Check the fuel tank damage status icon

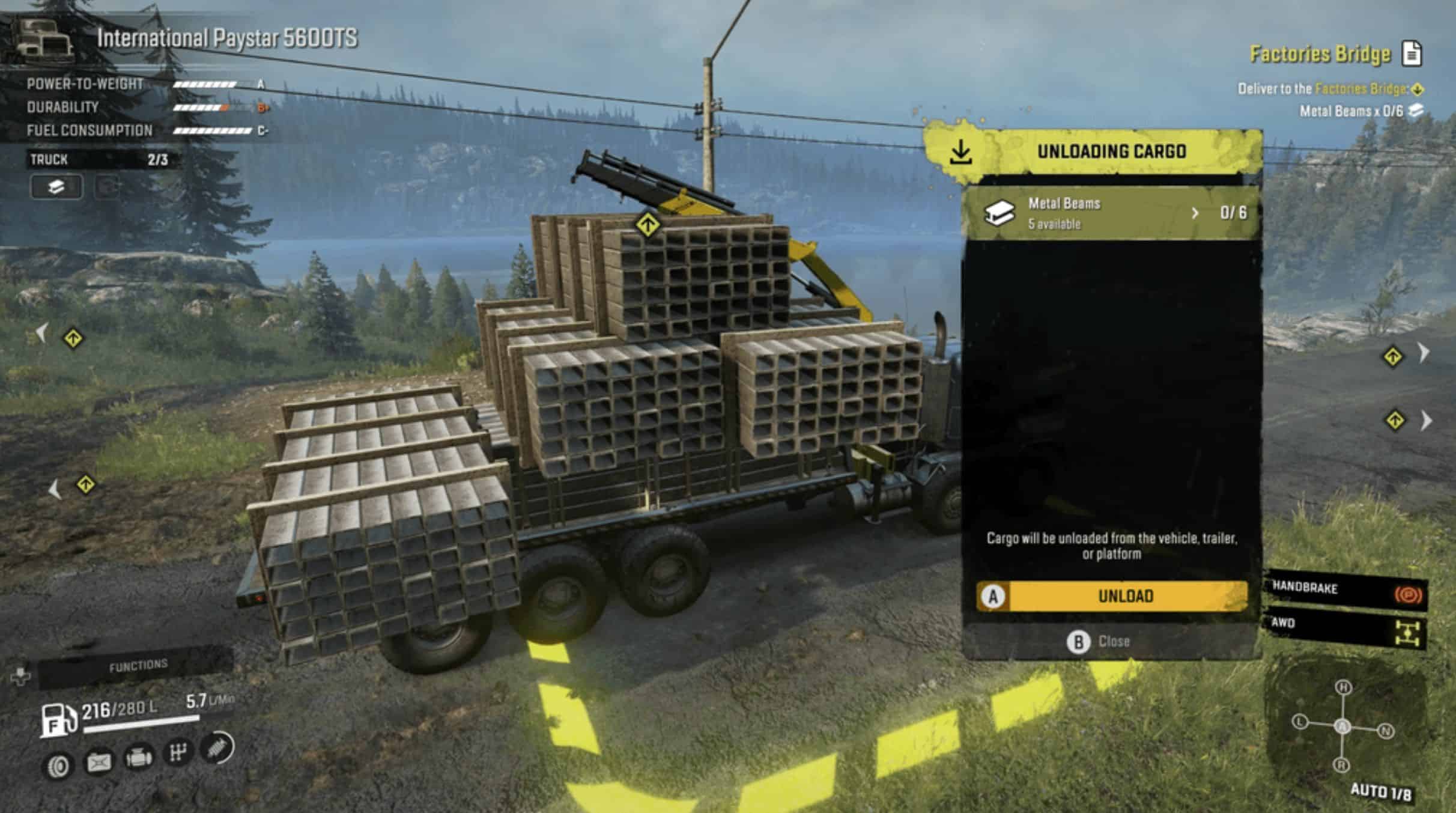point(99,763)
